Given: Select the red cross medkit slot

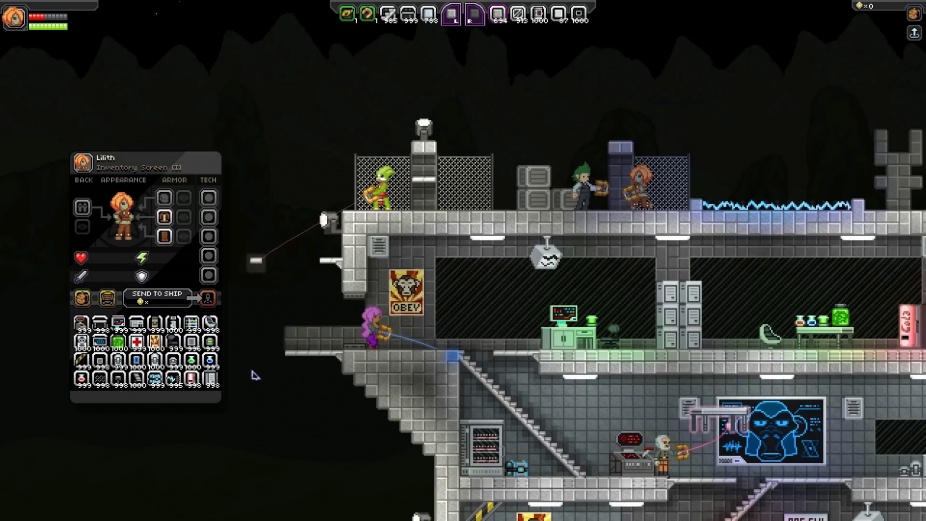Looking at the screenshot, I should (x=136, y=341).
